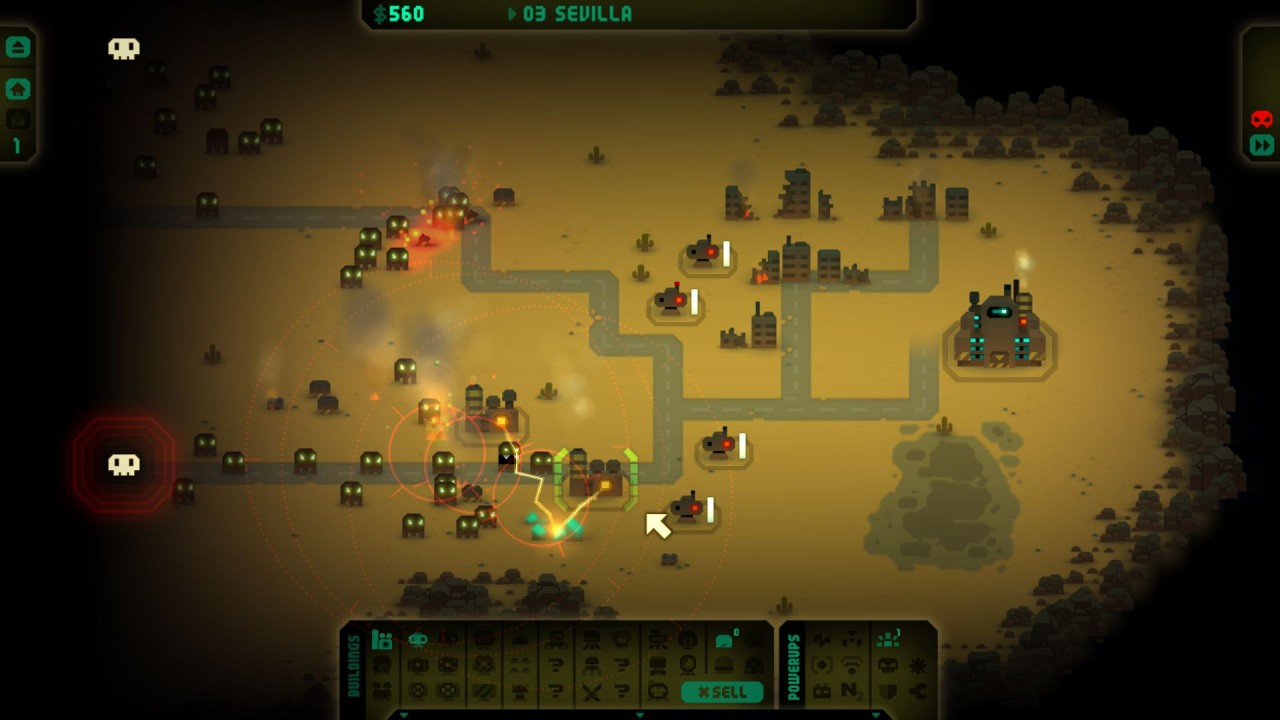Select the bracketed repair powerup
Screen dimensions: 1280x720
[x=821, y=666]
